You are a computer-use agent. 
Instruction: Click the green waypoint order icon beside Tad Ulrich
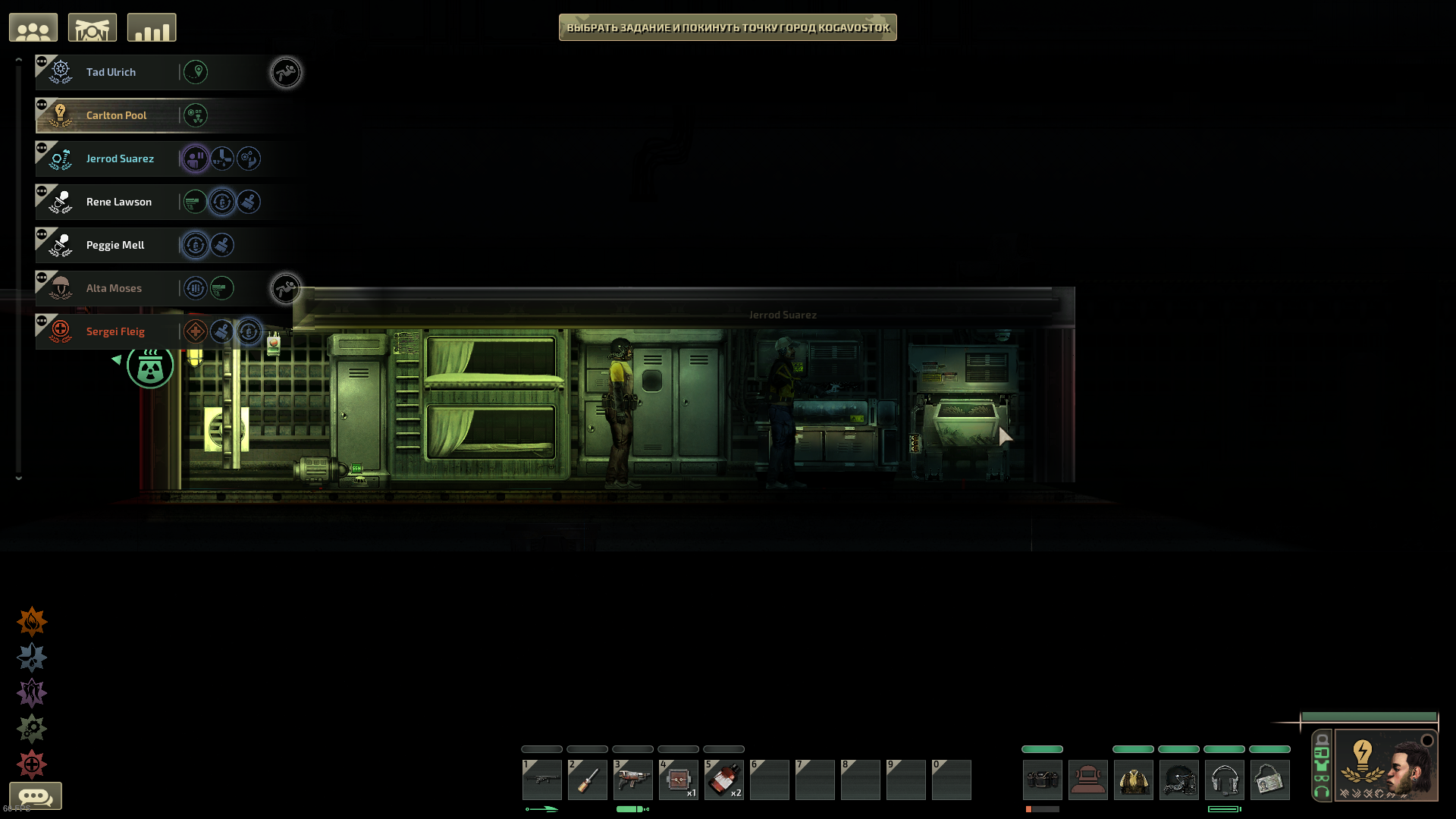click(196, 71)
